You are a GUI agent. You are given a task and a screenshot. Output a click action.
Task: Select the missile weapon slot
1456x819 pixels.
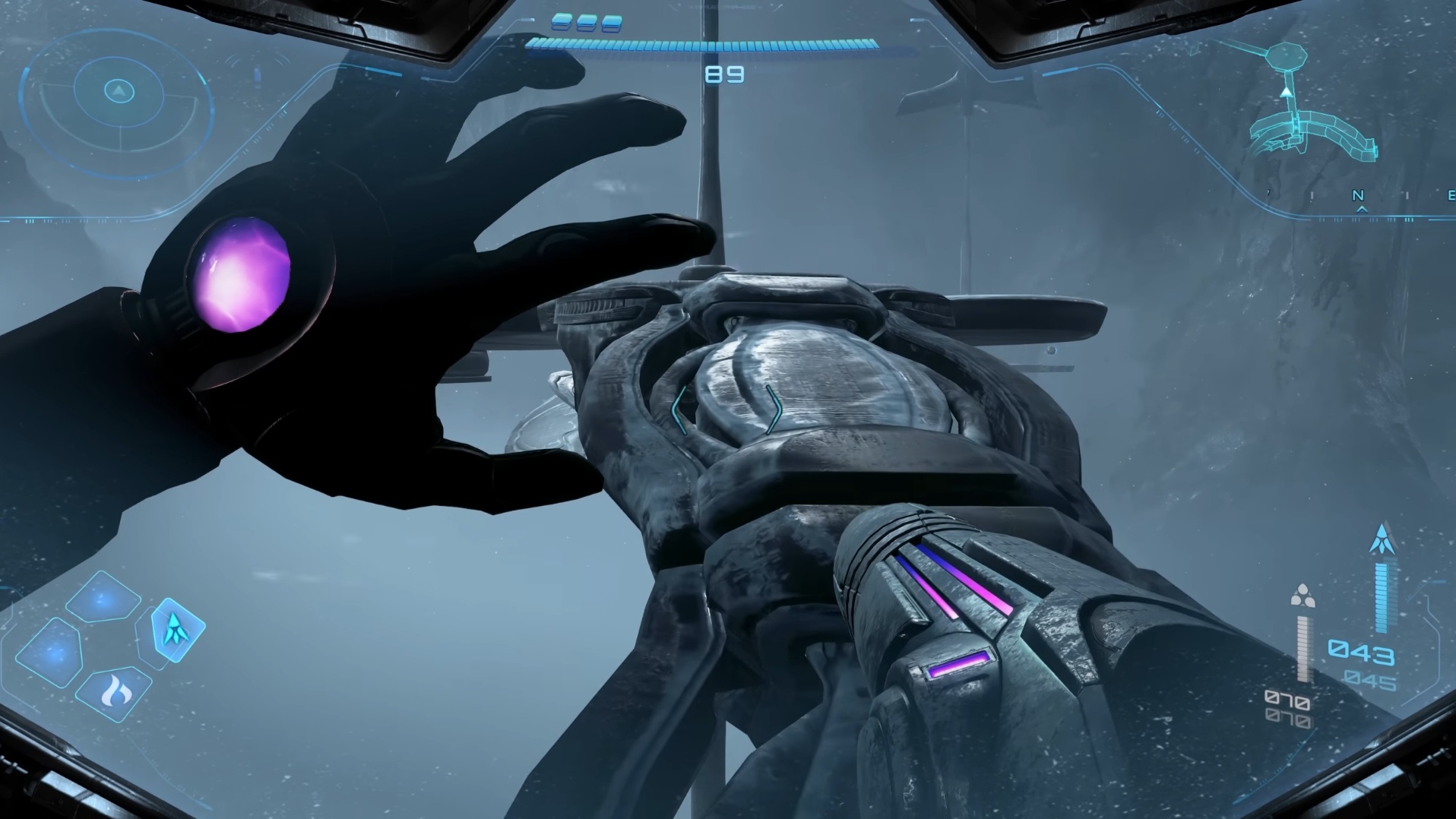176,629
